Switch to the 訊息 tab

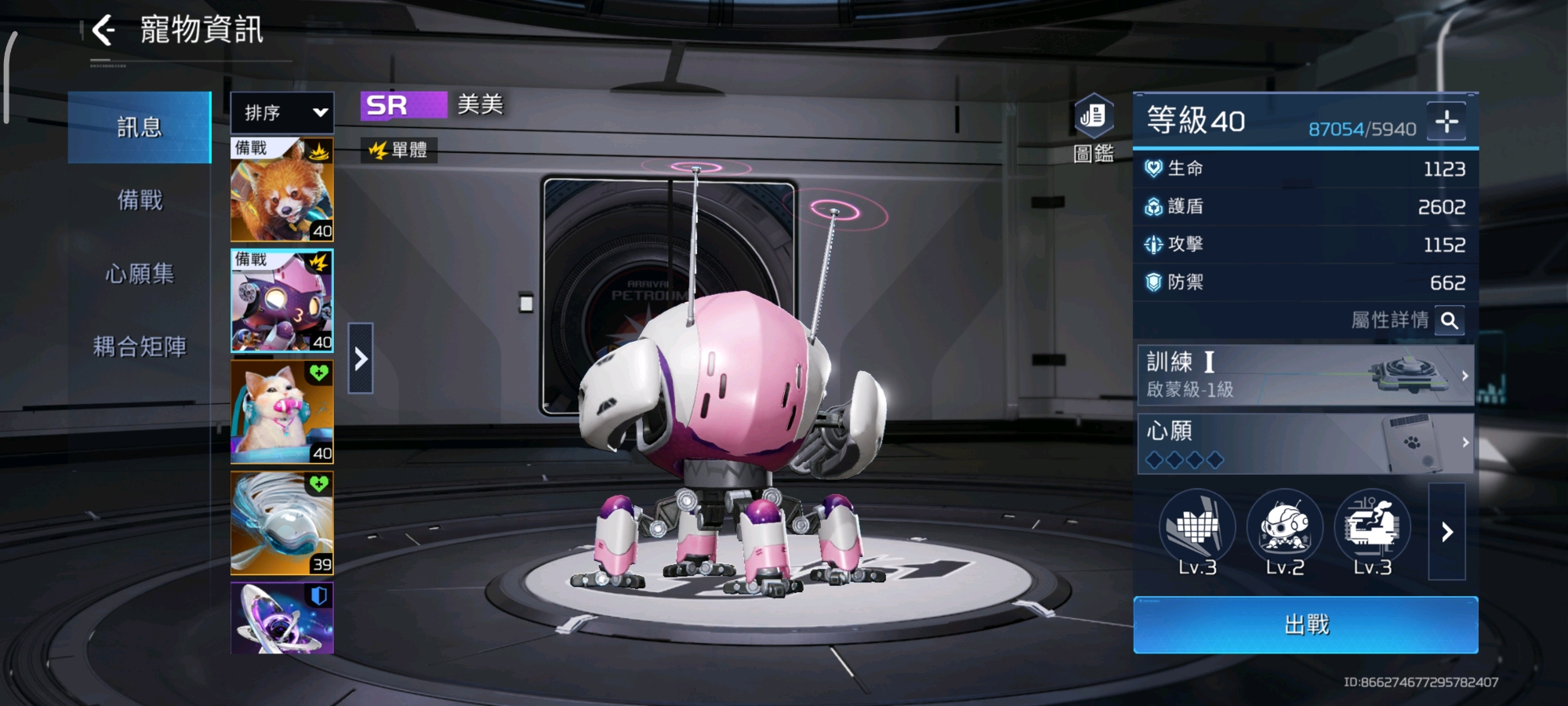click(x=140, y=127)
